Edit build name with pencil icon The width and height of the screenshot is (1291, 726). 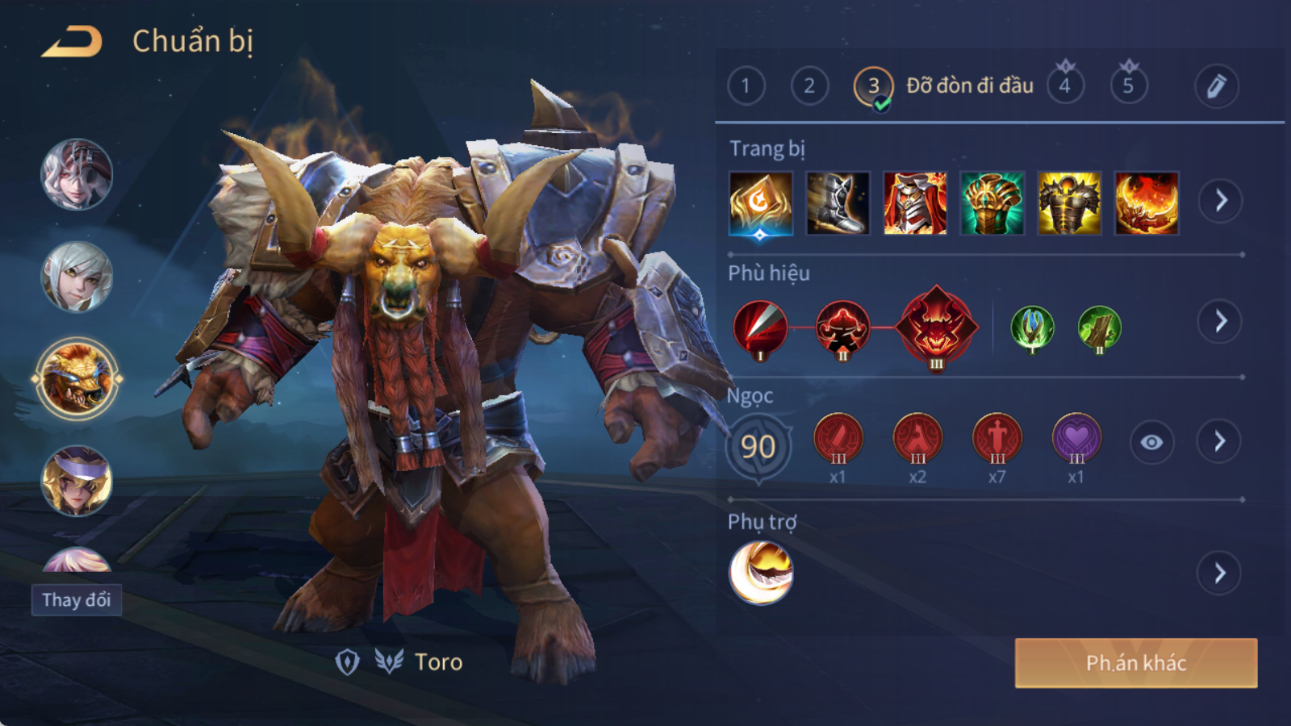1216,86
